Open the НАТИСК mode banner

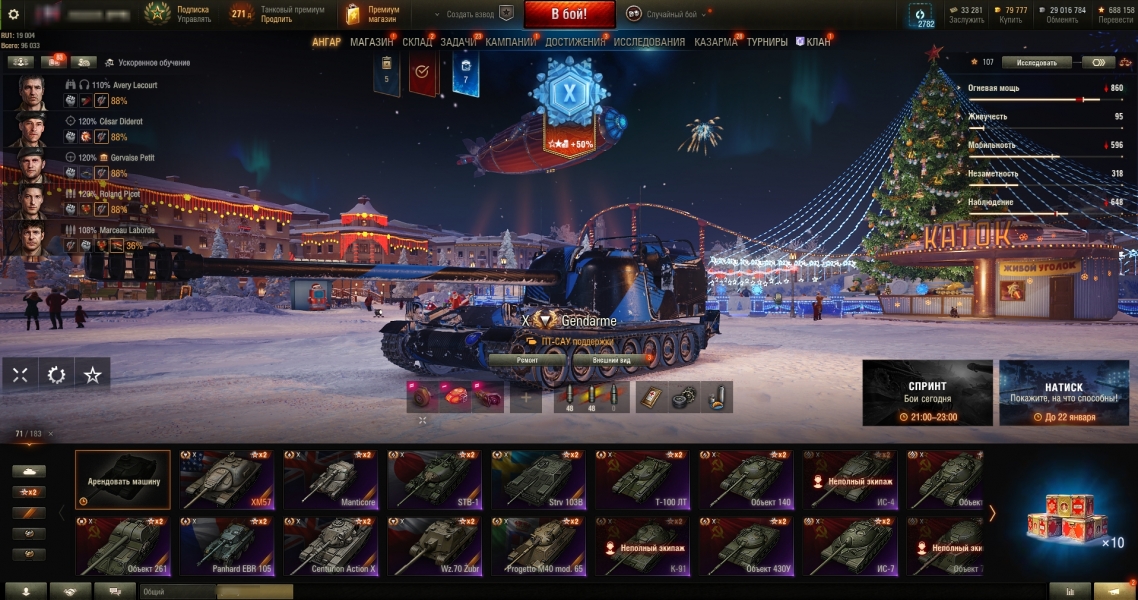pyautogui.click(x=1063, y=392)
